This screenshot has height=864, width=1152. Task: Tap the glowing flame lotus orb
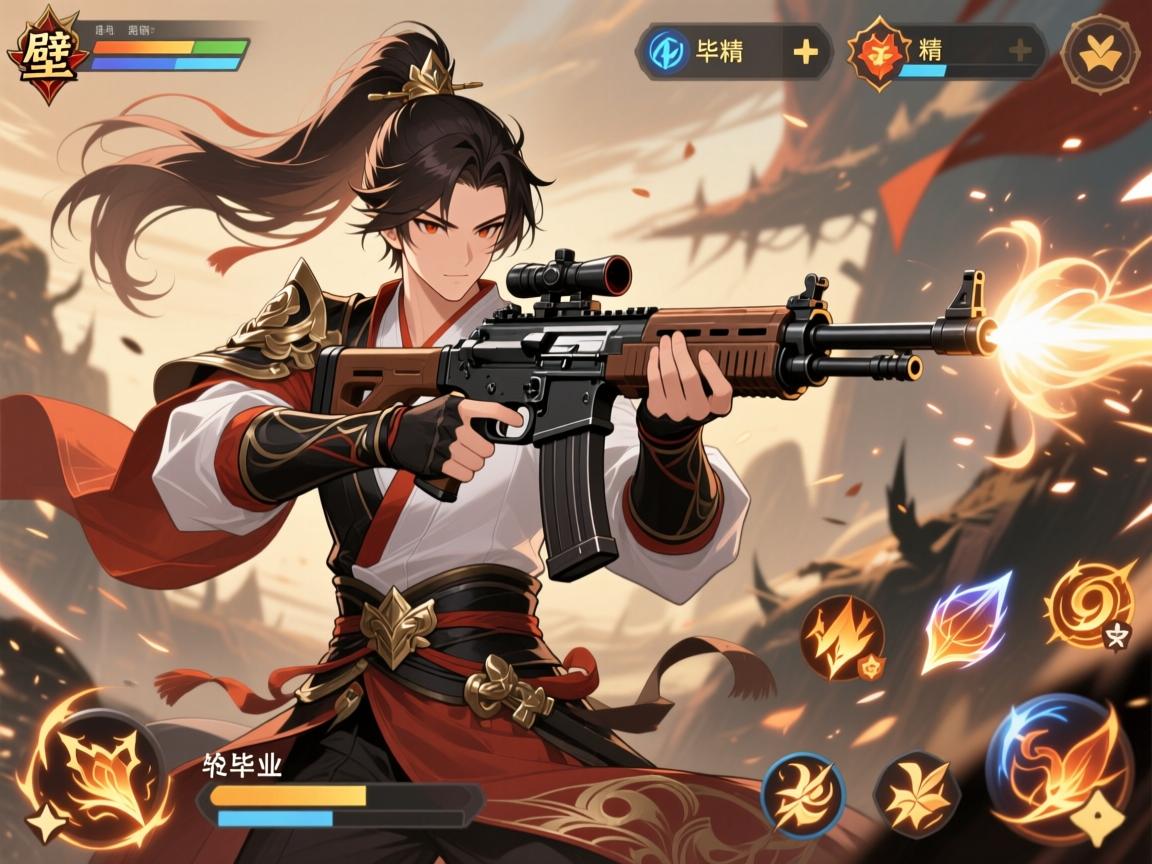[x=92, y=770]
